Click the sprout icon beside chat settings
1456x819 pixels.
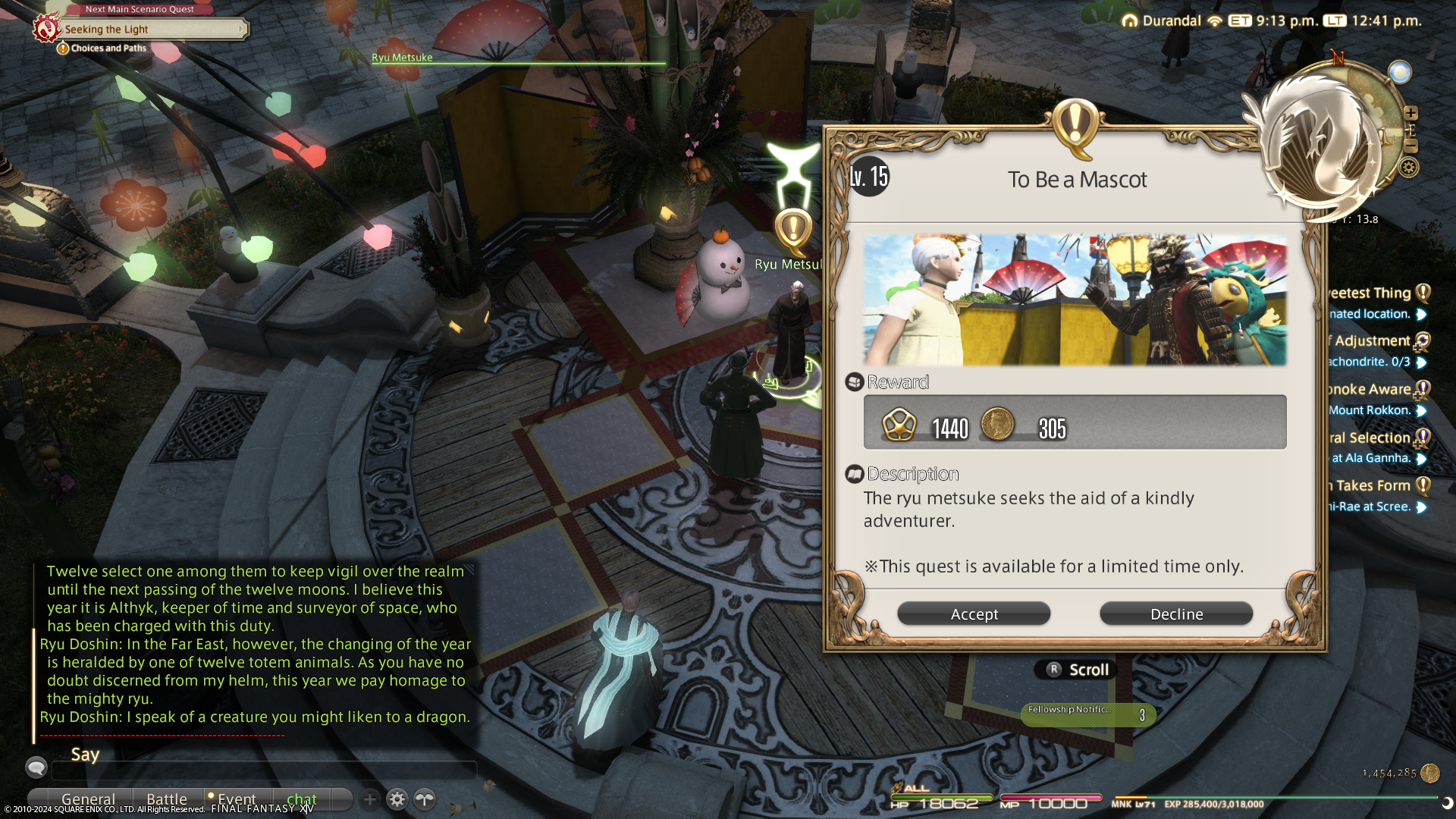pyautogui.click(x=425, y=799)
